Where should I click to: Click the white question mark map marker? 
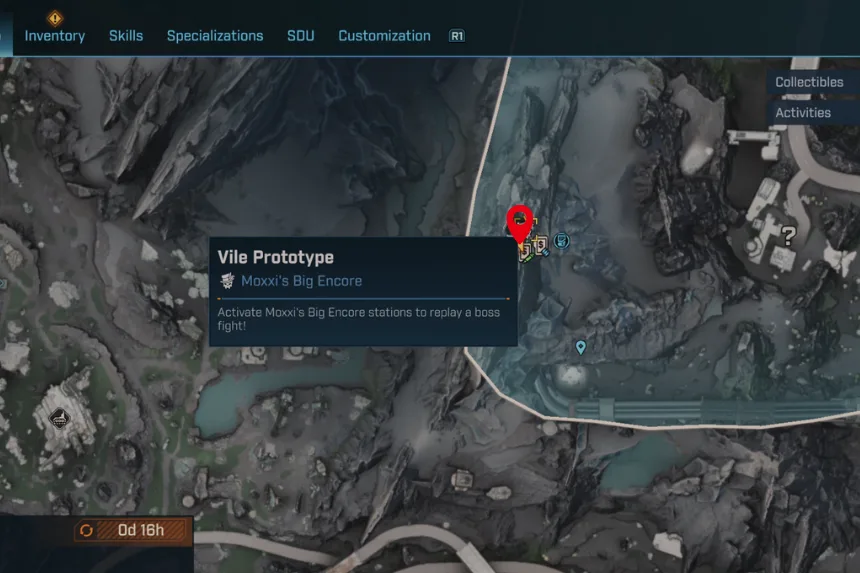(x=788, y=237)
